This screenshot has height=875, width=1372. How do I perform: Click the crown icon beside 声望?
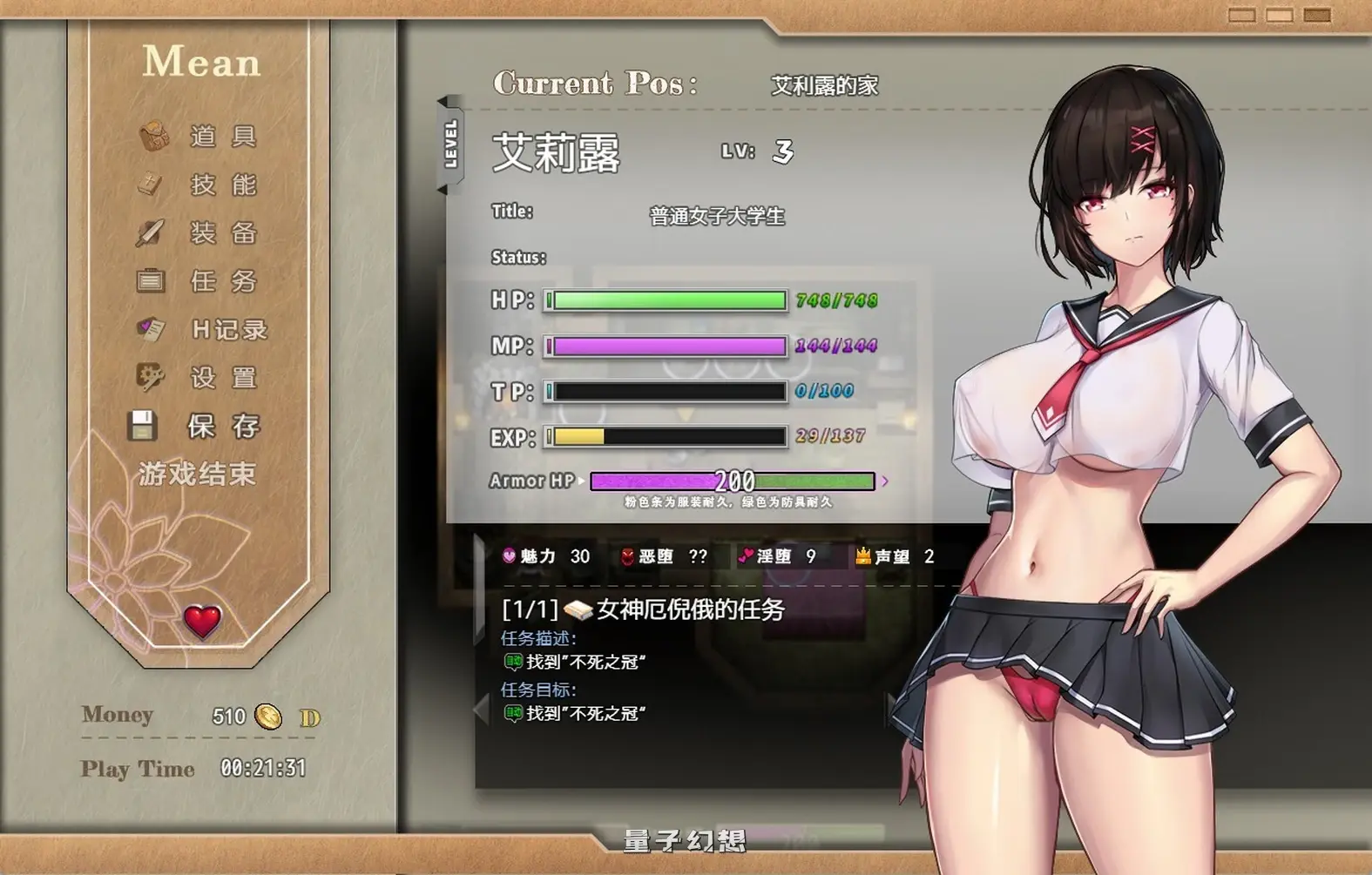[862, 555]
